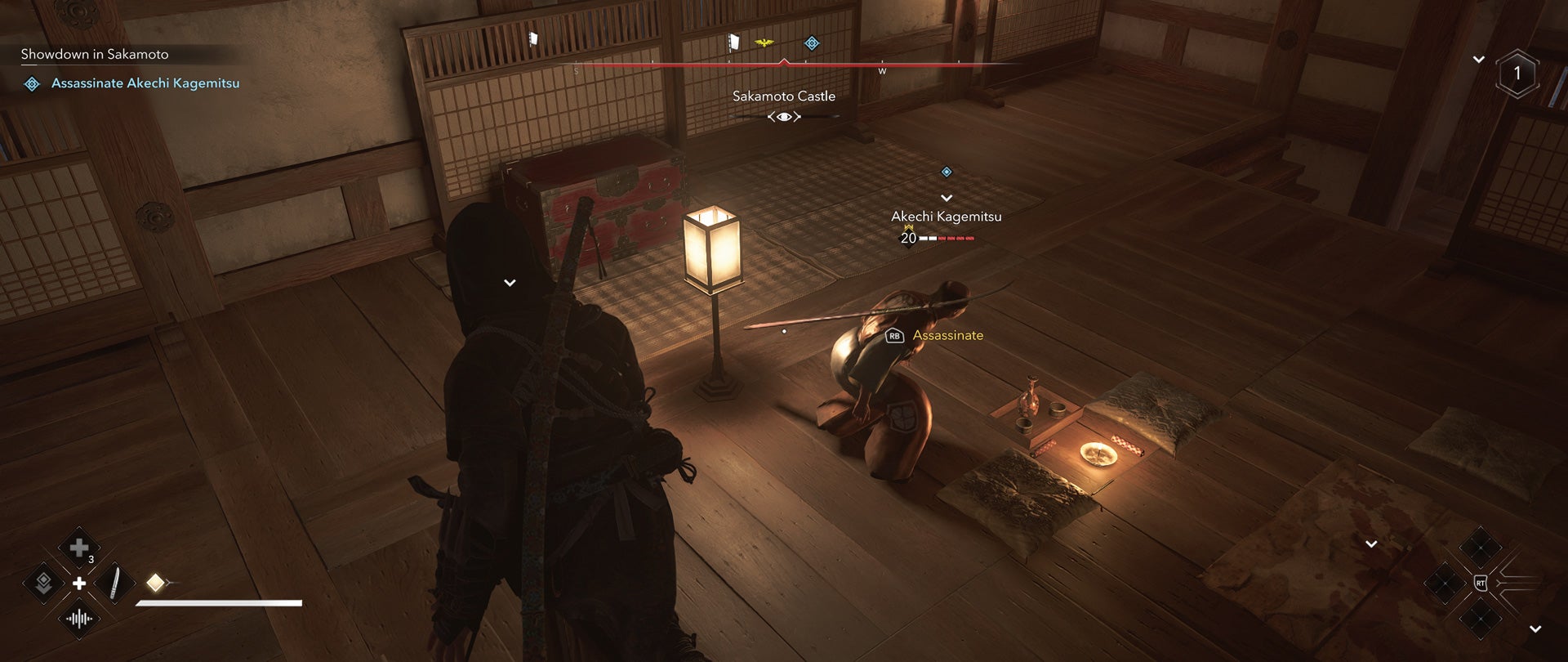Image resolution: width=1568 pixels, height=662 pixels.
Task: Click the RB button prompt beside Assassinate
Action: point(893,335)
